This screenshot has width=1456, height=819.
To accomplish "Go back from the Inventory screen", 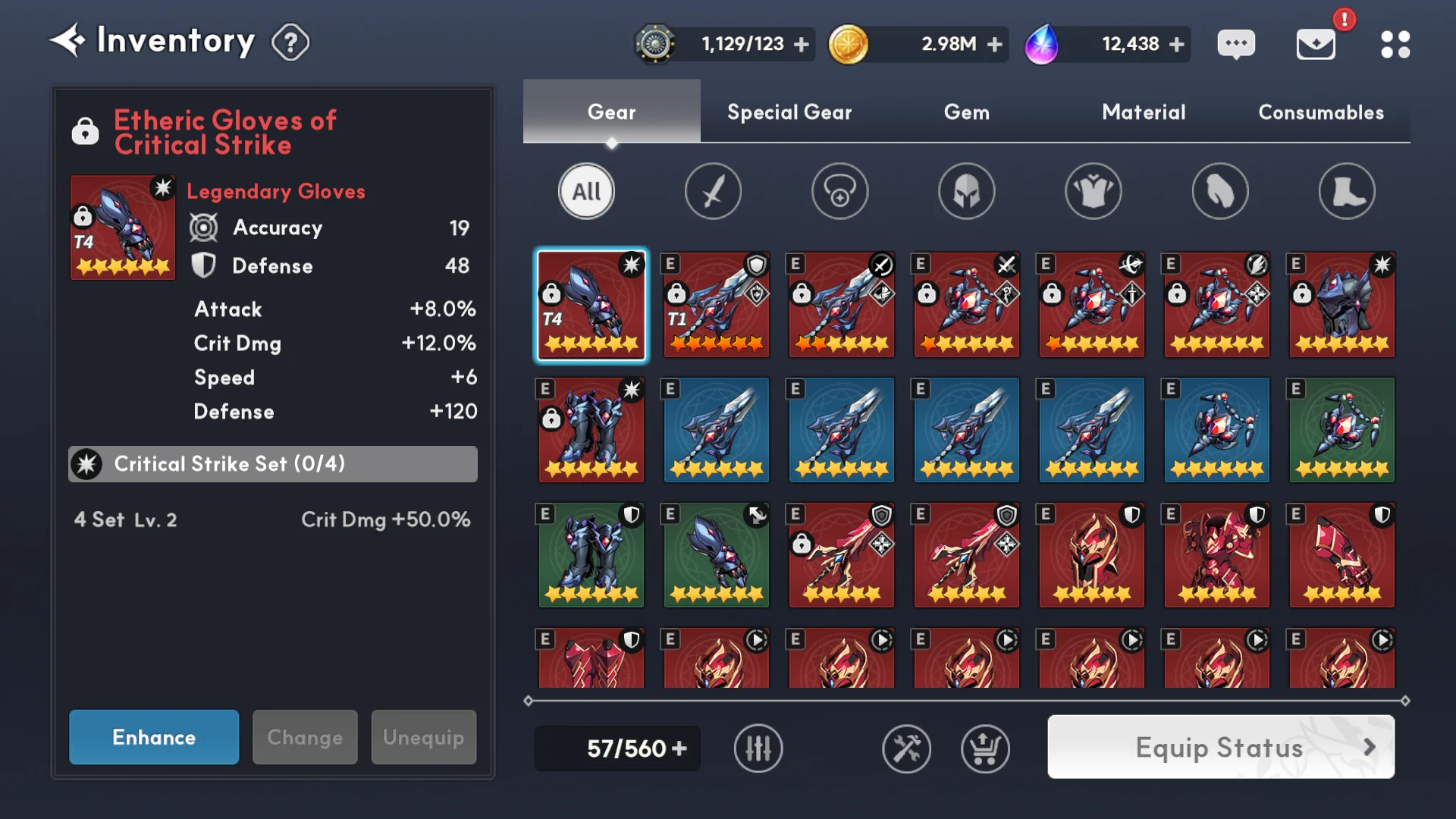I will pyautogui.click(x=68, y=41).
